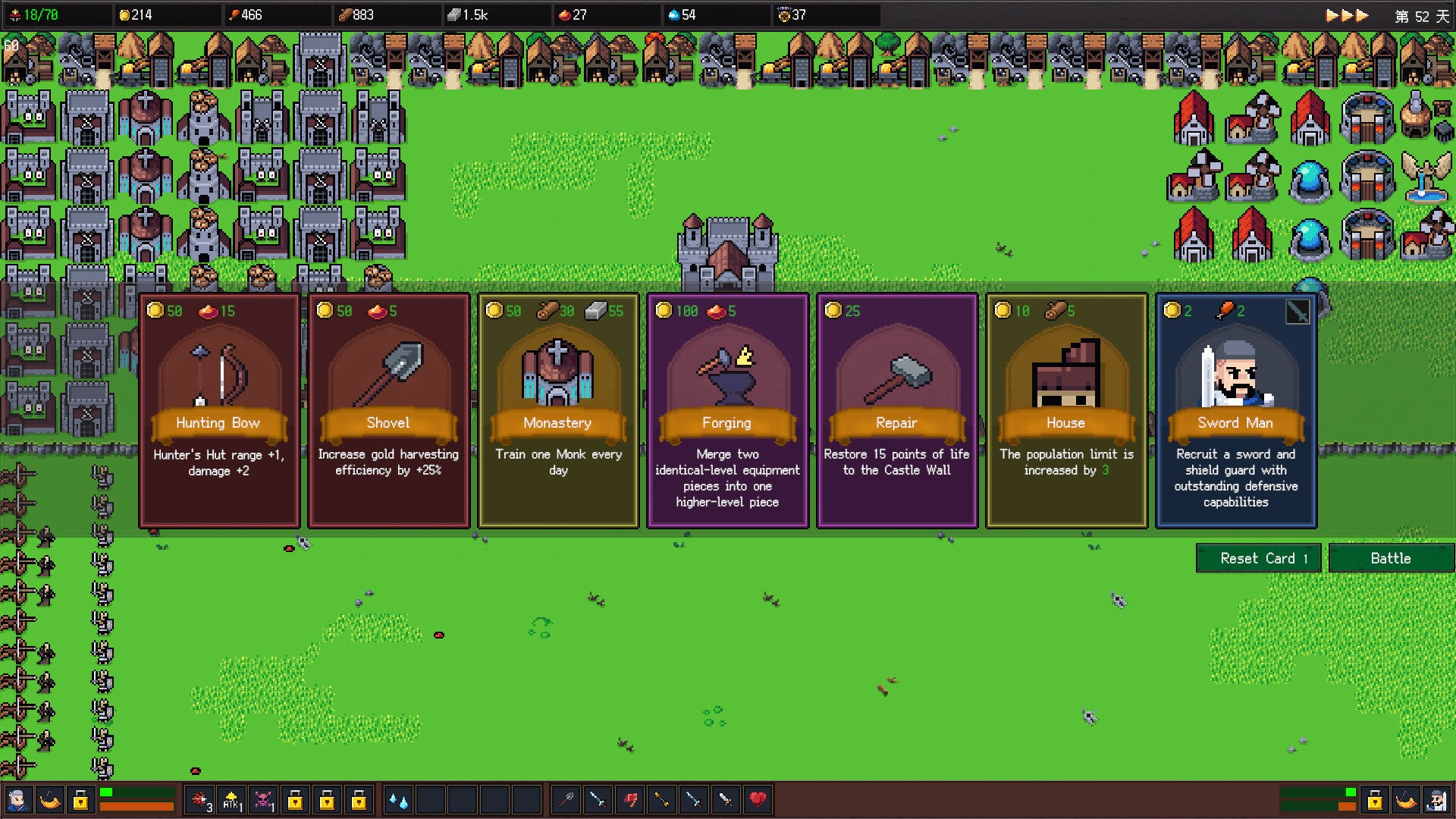This screenshot has height=819, width=1456.
Task: Choose the House population card
Action: (x=1066, y=410)
